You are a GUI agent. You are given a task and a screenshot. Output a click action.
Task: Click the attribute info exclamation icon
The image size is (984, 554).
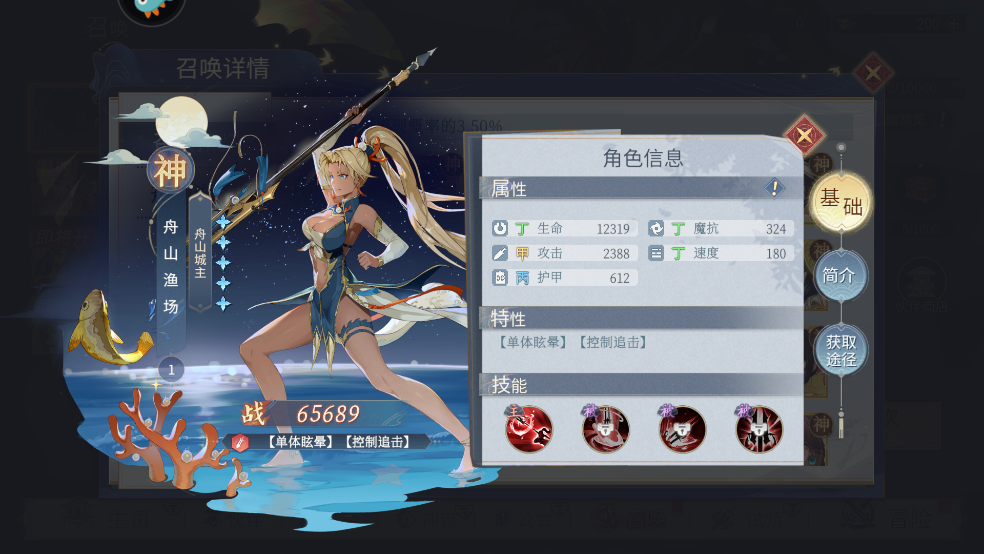click(x=774, y=187)
